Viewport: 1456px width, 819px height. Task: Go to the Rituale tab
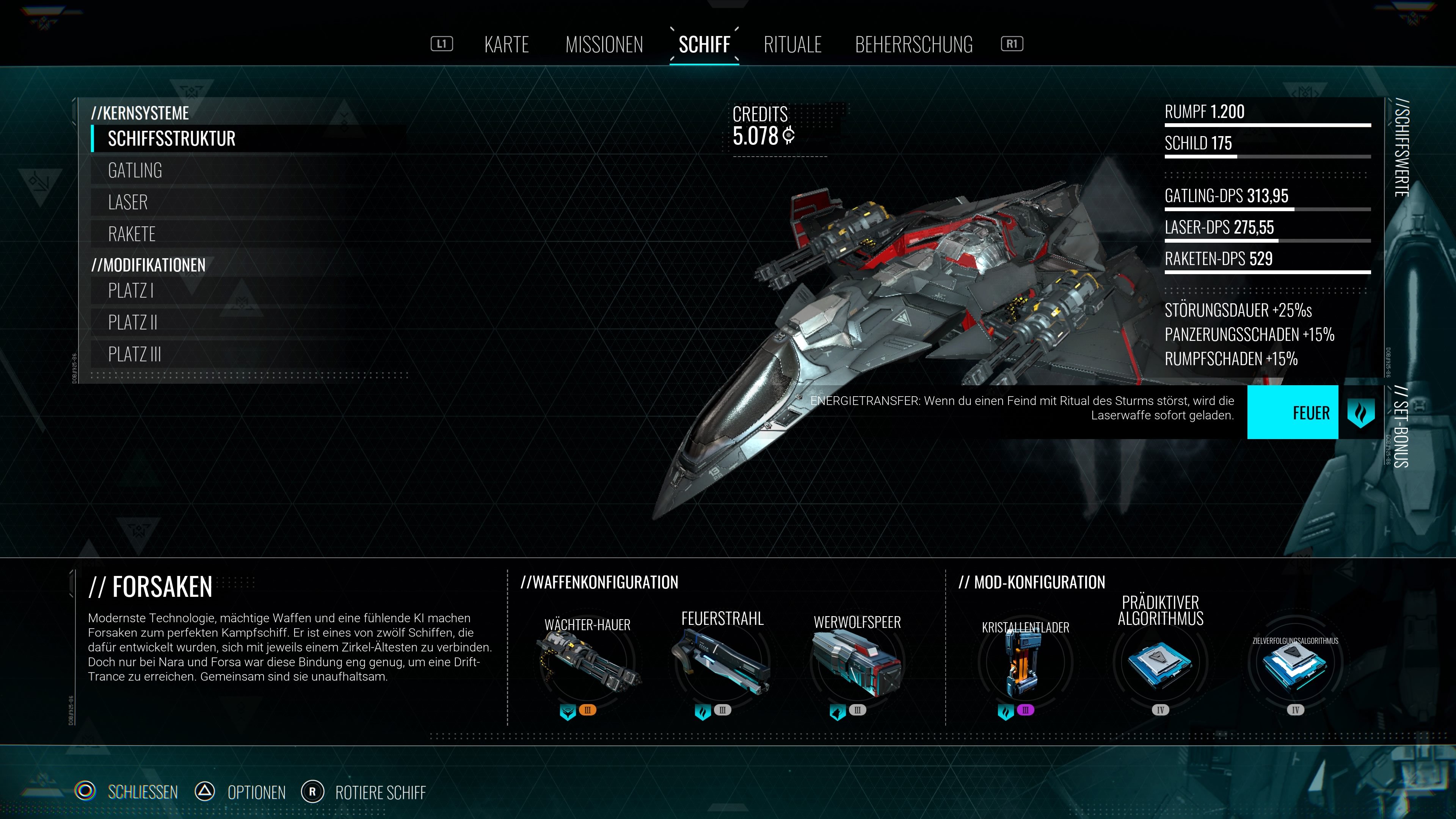(x=792, y=45)
